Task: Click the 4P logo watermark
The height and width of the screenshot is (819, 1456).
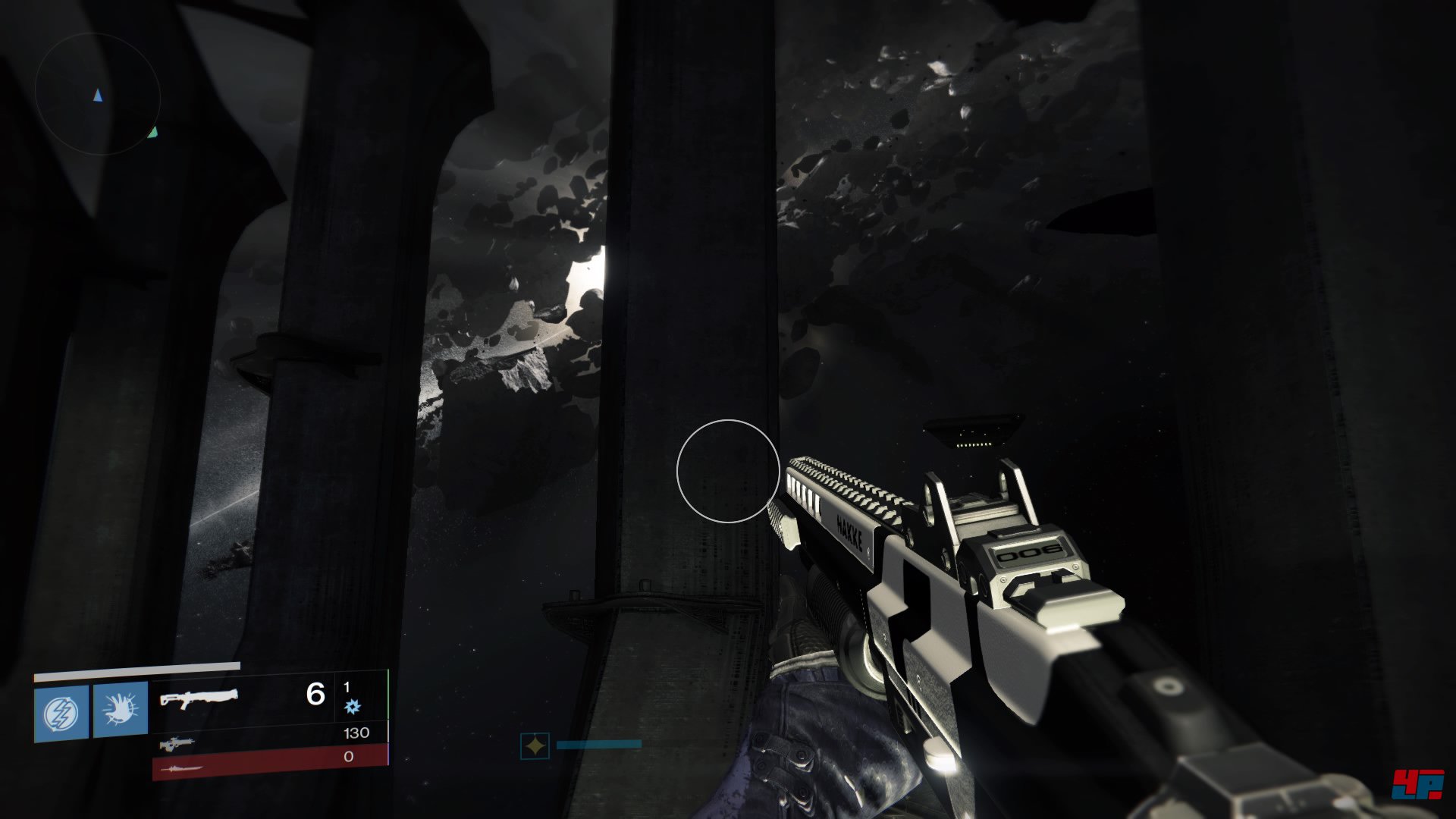Action: [x=1417, y=784]
